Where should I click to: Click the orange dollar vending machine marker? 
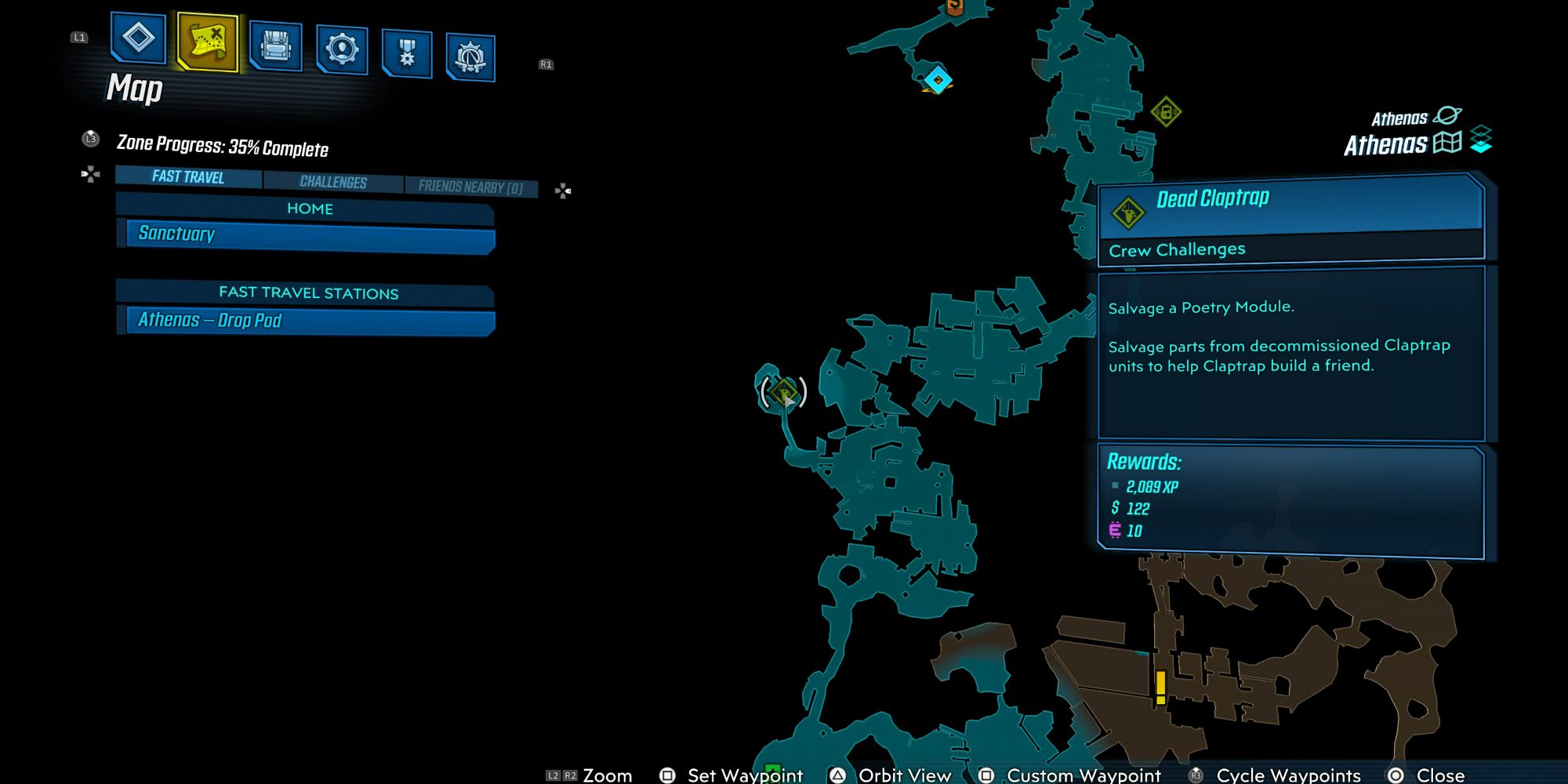[955, 7]
